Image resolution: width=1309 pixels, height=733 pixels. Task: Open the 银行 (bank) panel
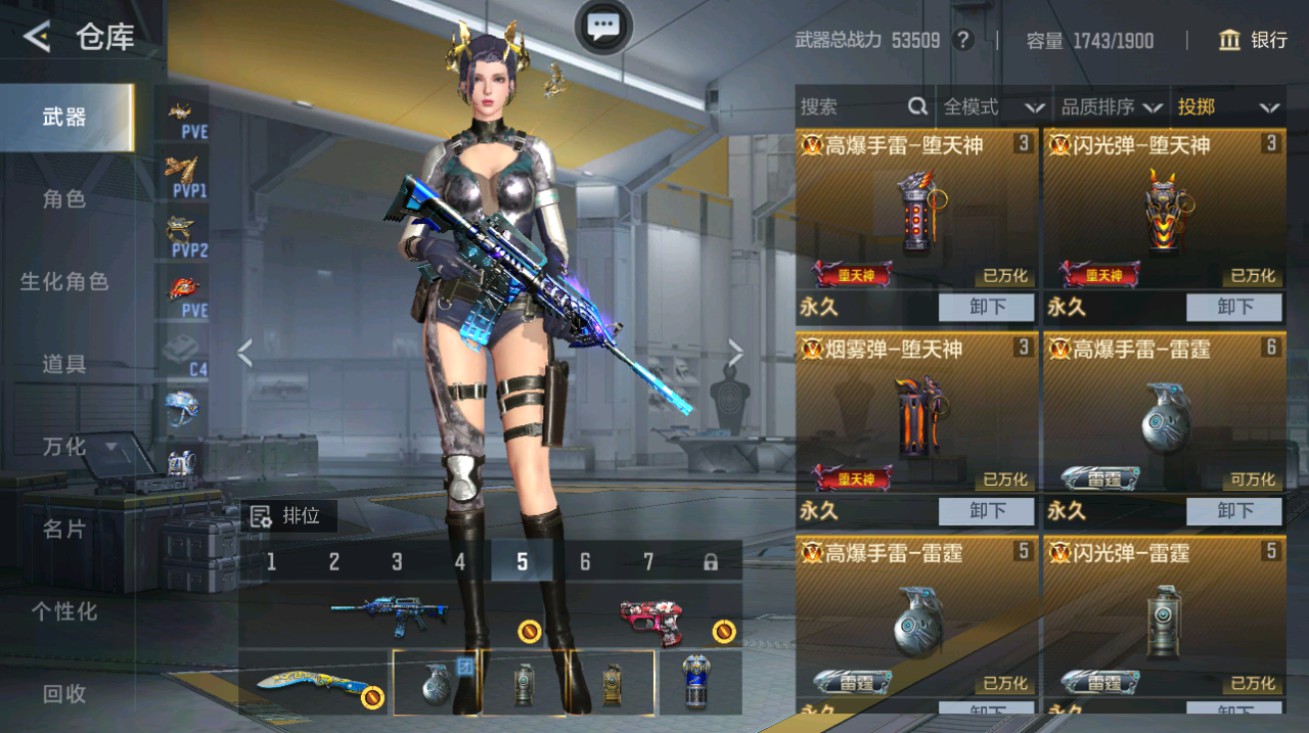[1252, 41]
